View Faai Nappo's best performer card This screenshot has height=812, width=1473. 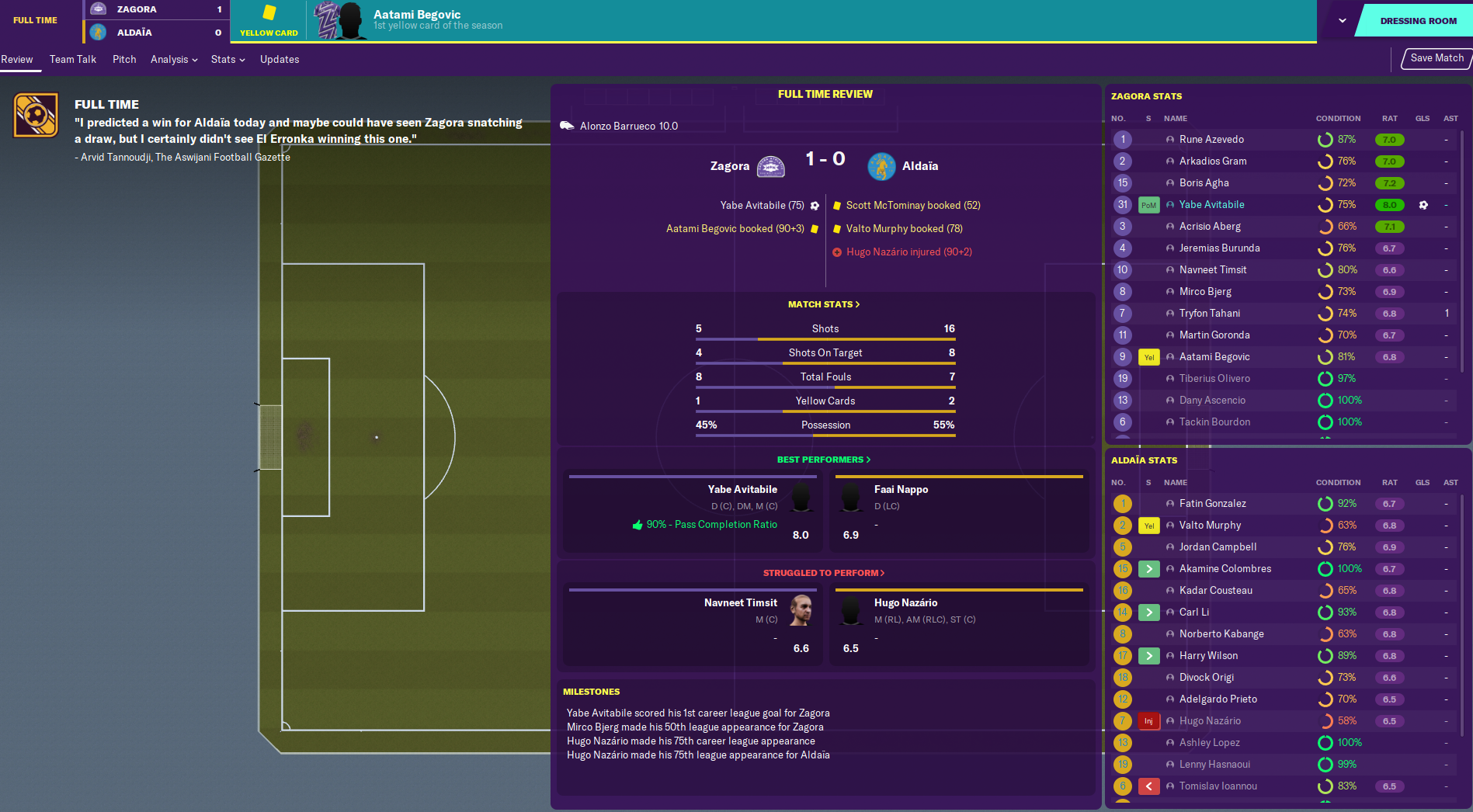point(960,512)
